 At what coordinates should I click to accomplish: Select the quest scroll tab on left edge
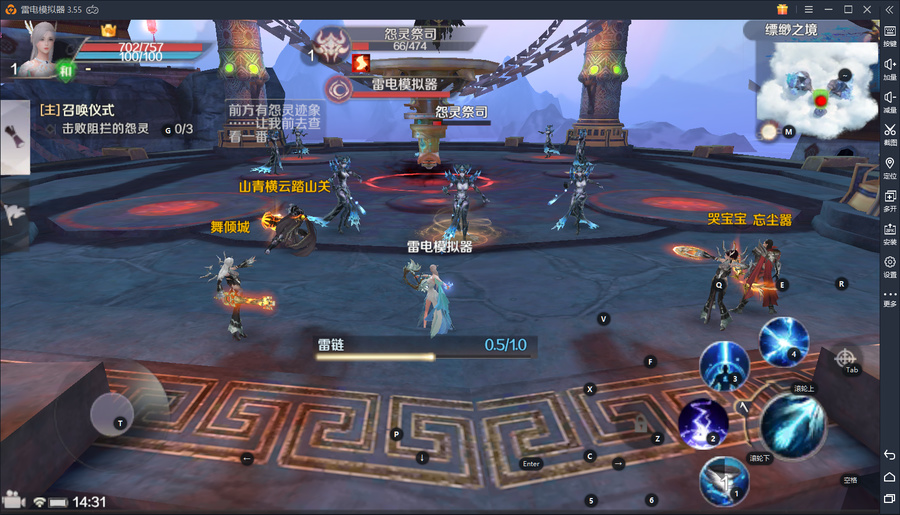click(13, 137)
